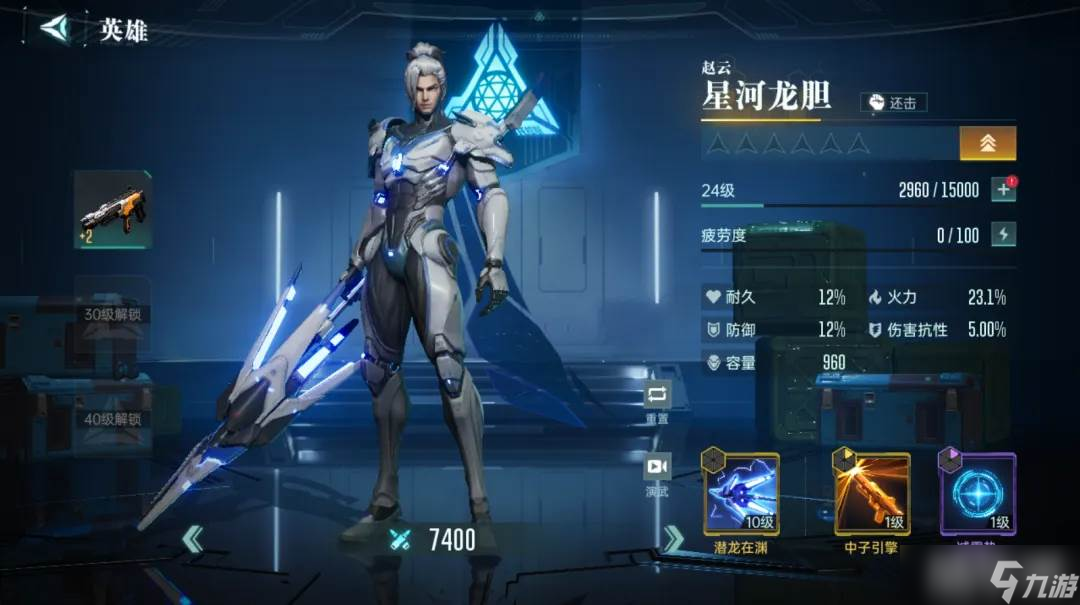Open the 演武 demo video
This screenshot has width=1080, height=605.
(657, 467)
